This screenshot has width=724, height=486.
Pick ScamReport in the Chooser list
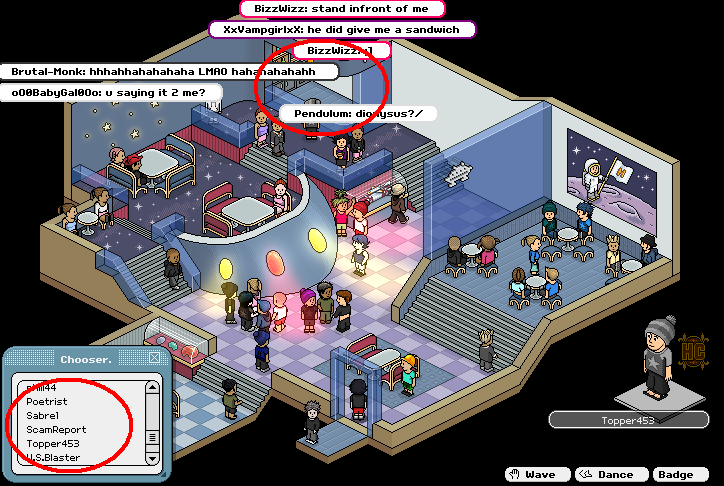[x=56, y=429]
